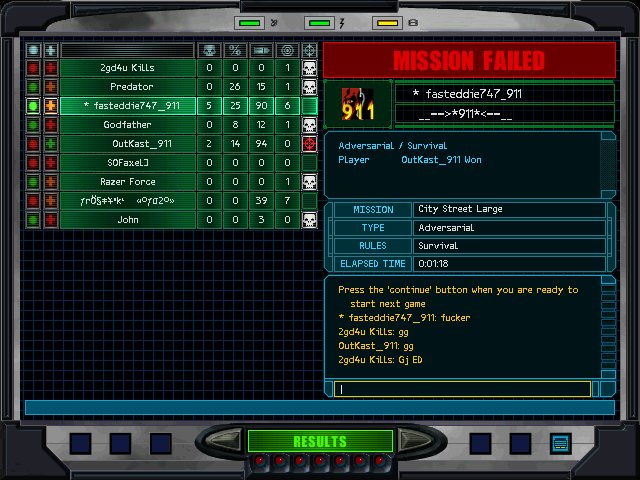
Task: Click the 911 clan emblem thumbnail
Action: click(x=357, y=105)
